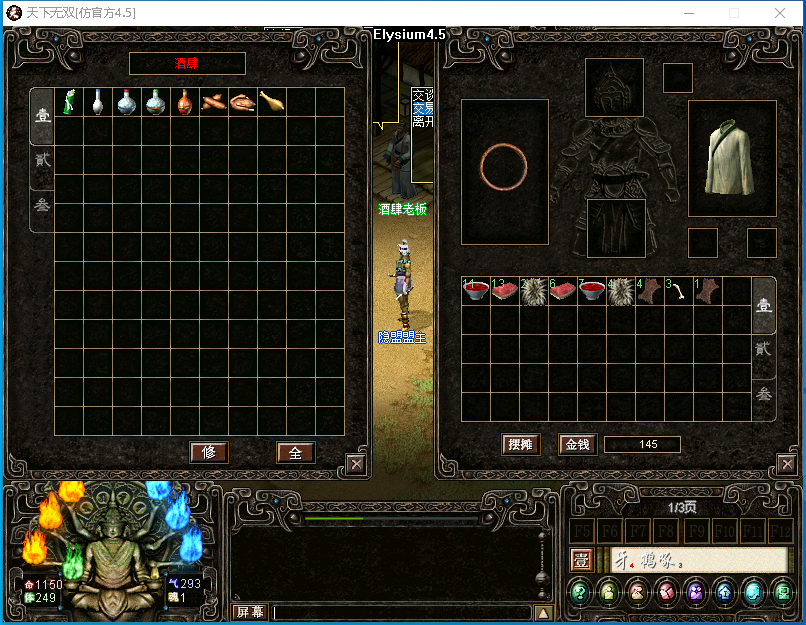The height and width of the screenshot is (625, 806).
Task: Close the game window
Action: [779, 13]
